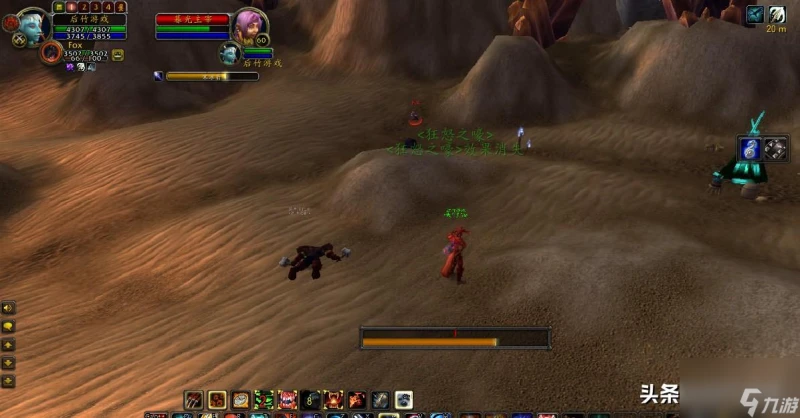Screen dimensions: 800x418
Task: Click the yellow pet happiness face icon
Action: 118,55
